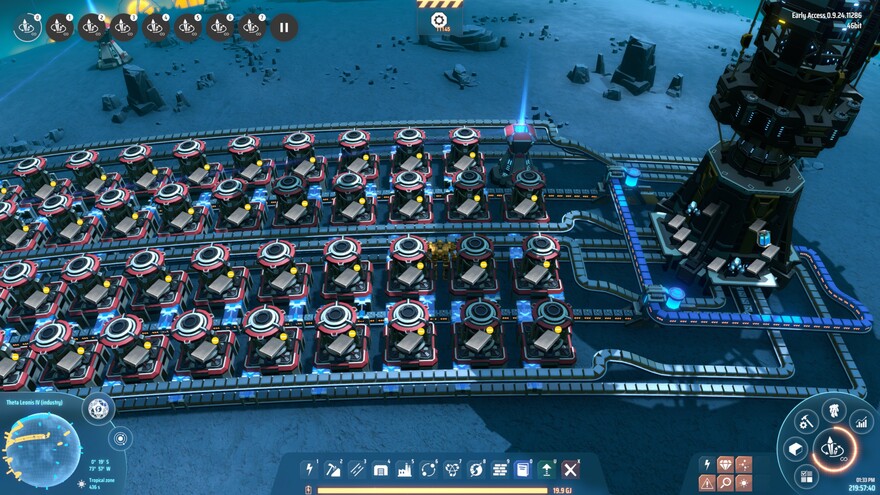Activate the X dismantle tool
The image size is (880, 495).
[571, 469]
